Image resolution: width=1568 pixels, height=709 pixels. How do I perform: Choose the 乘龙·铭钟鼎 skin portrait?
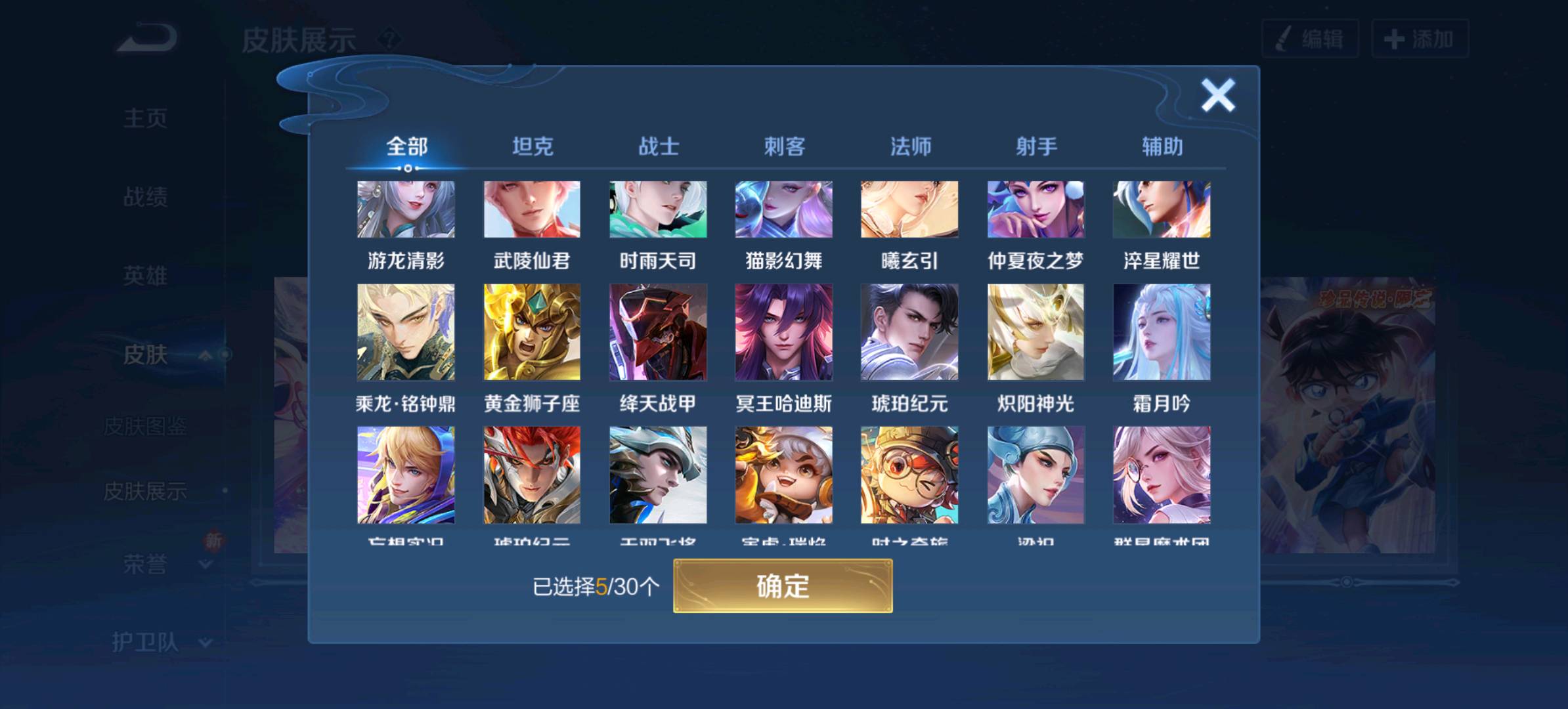(406, 332)
